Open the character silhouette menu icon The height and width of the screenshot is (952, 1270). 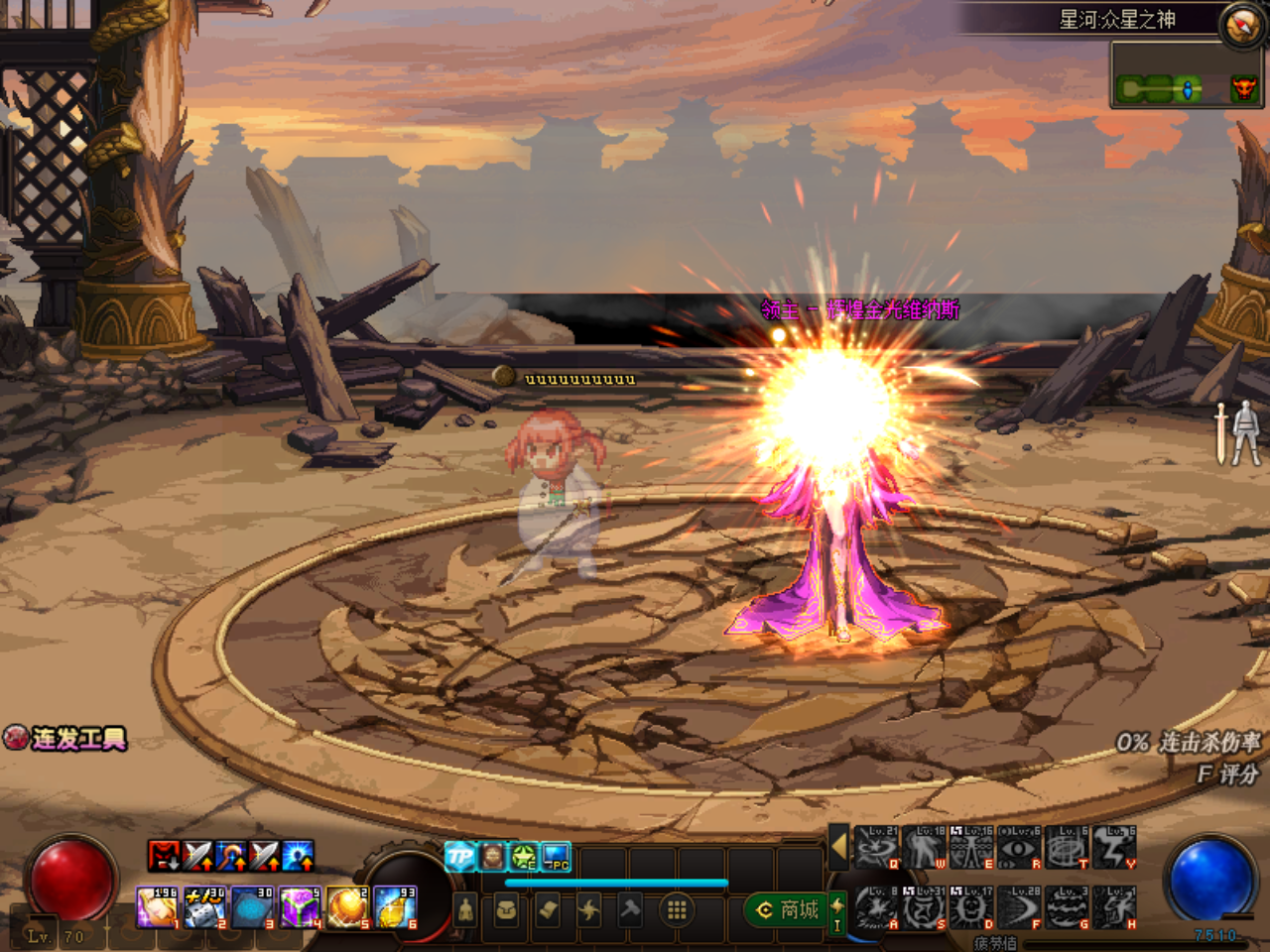coord(465,909)
